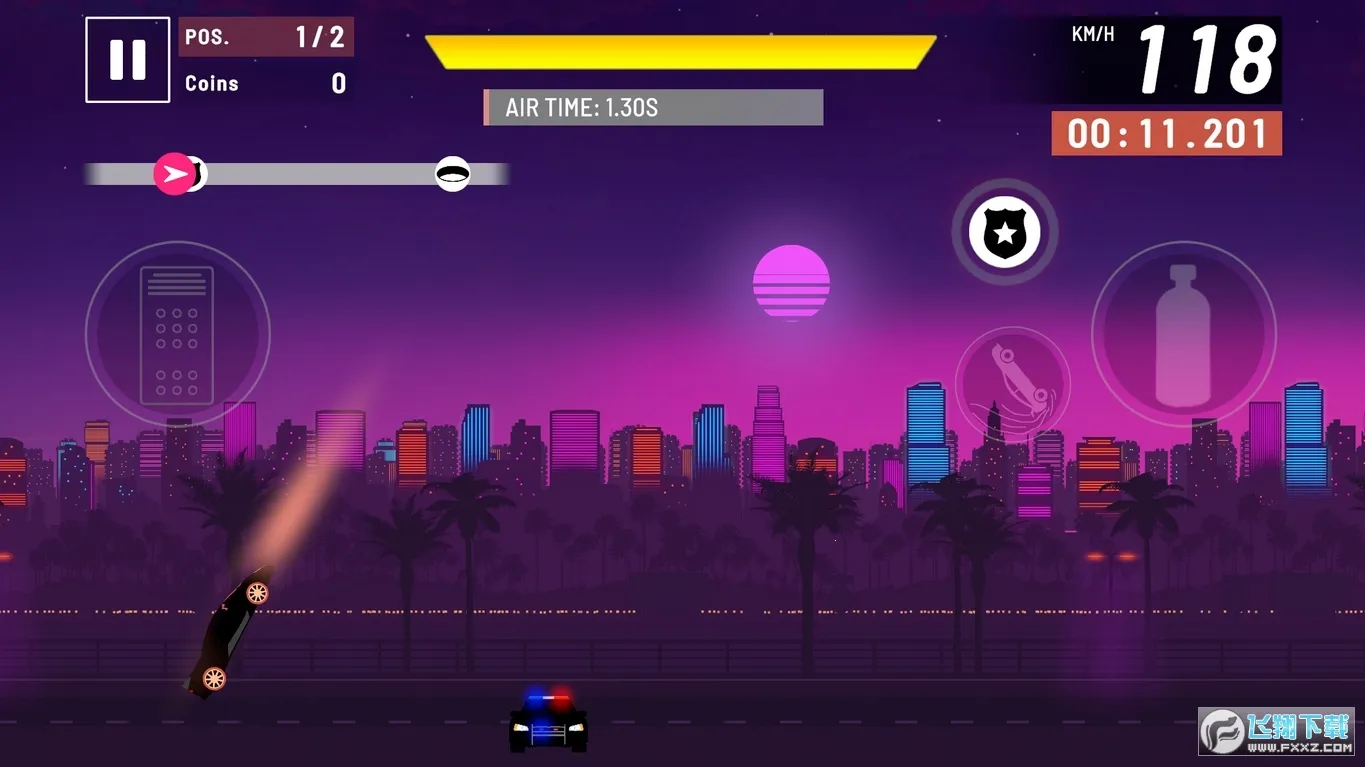
Task: Tap the large engine booster circle icon
Action: point(176,333)
